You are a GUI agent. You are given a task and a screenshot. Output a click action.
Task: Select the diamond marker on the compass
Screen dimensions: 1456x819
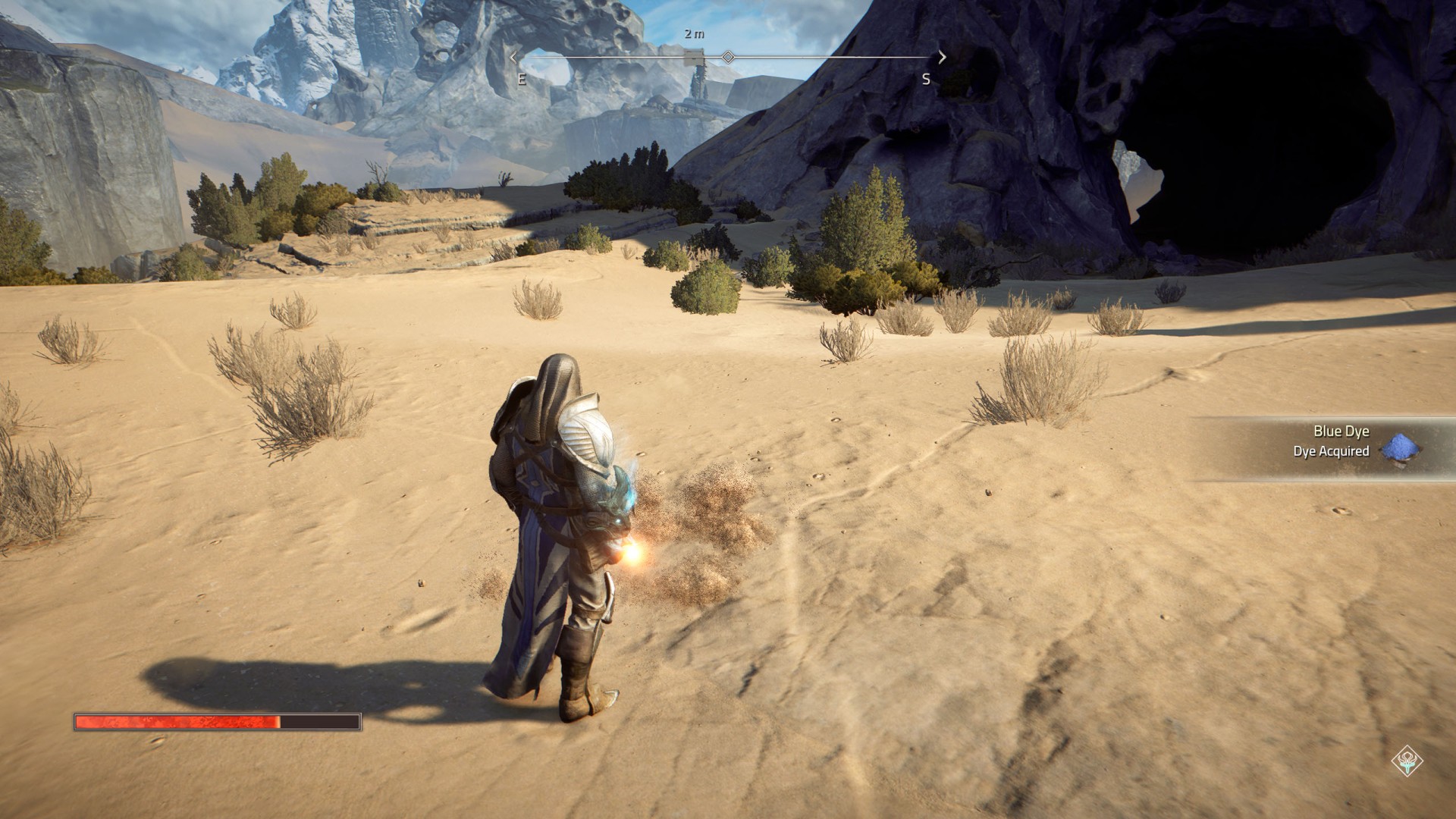728,58
